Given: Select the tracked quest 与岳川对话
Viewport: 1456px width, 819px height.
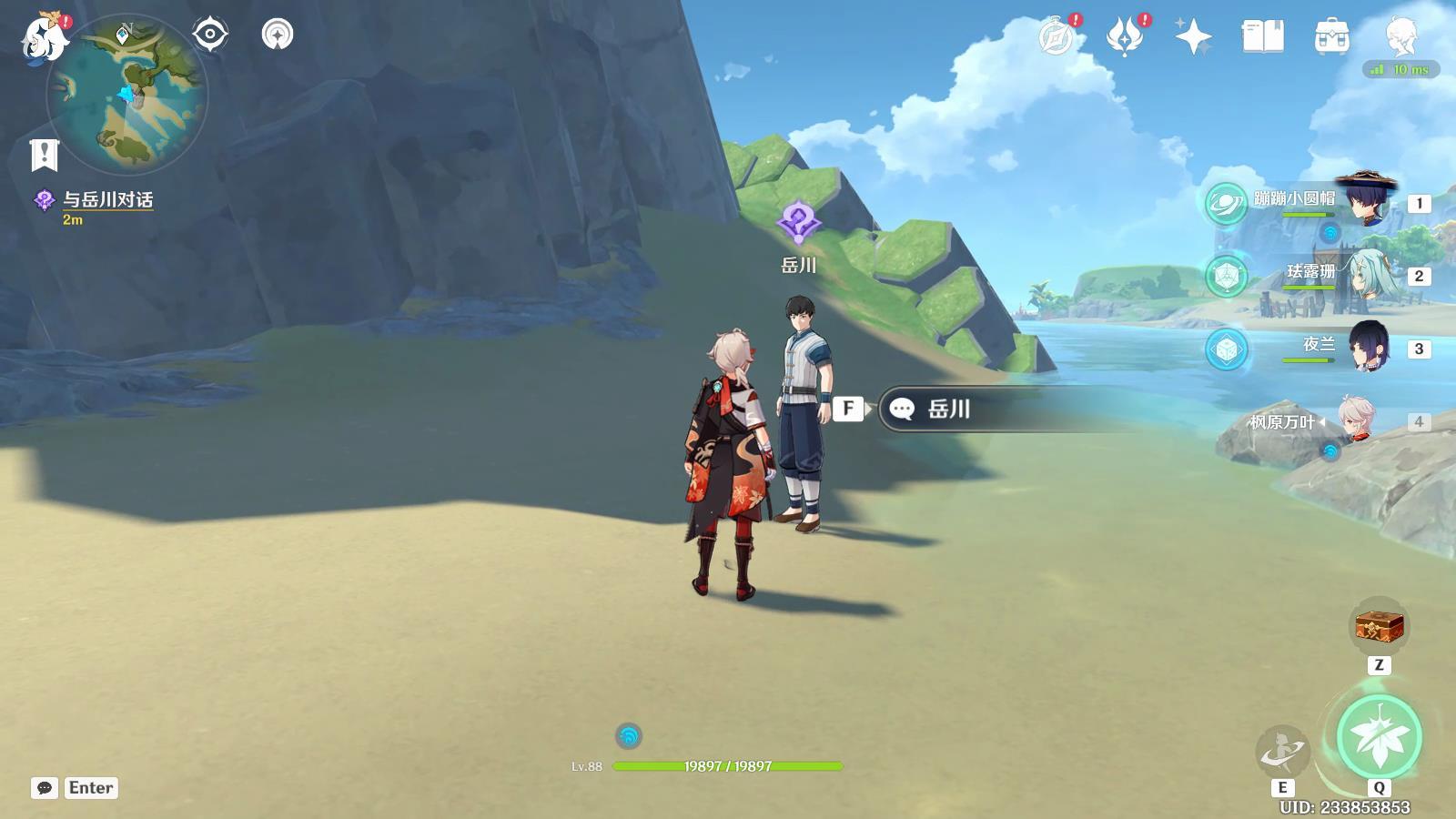Looking at the screenshot, I should point(107,200).
